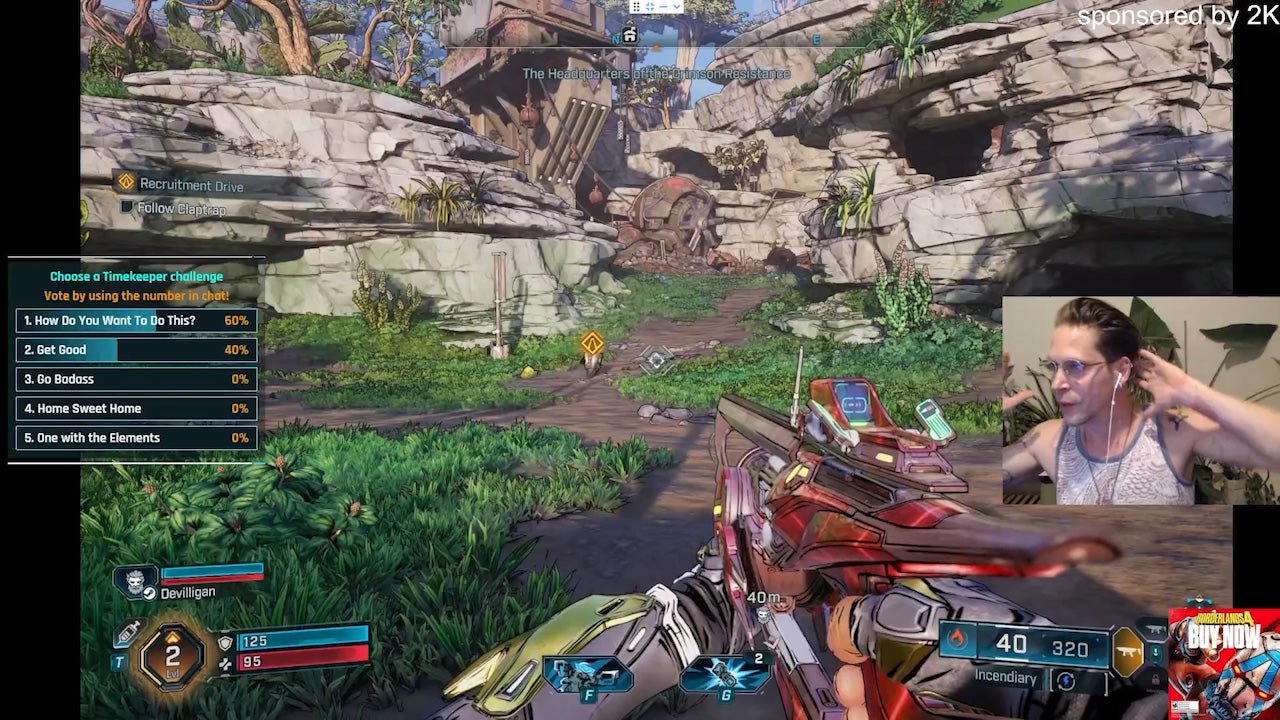Mute the green microphone toggle
Viewport: 1280px width, 720px height.
1155,651
